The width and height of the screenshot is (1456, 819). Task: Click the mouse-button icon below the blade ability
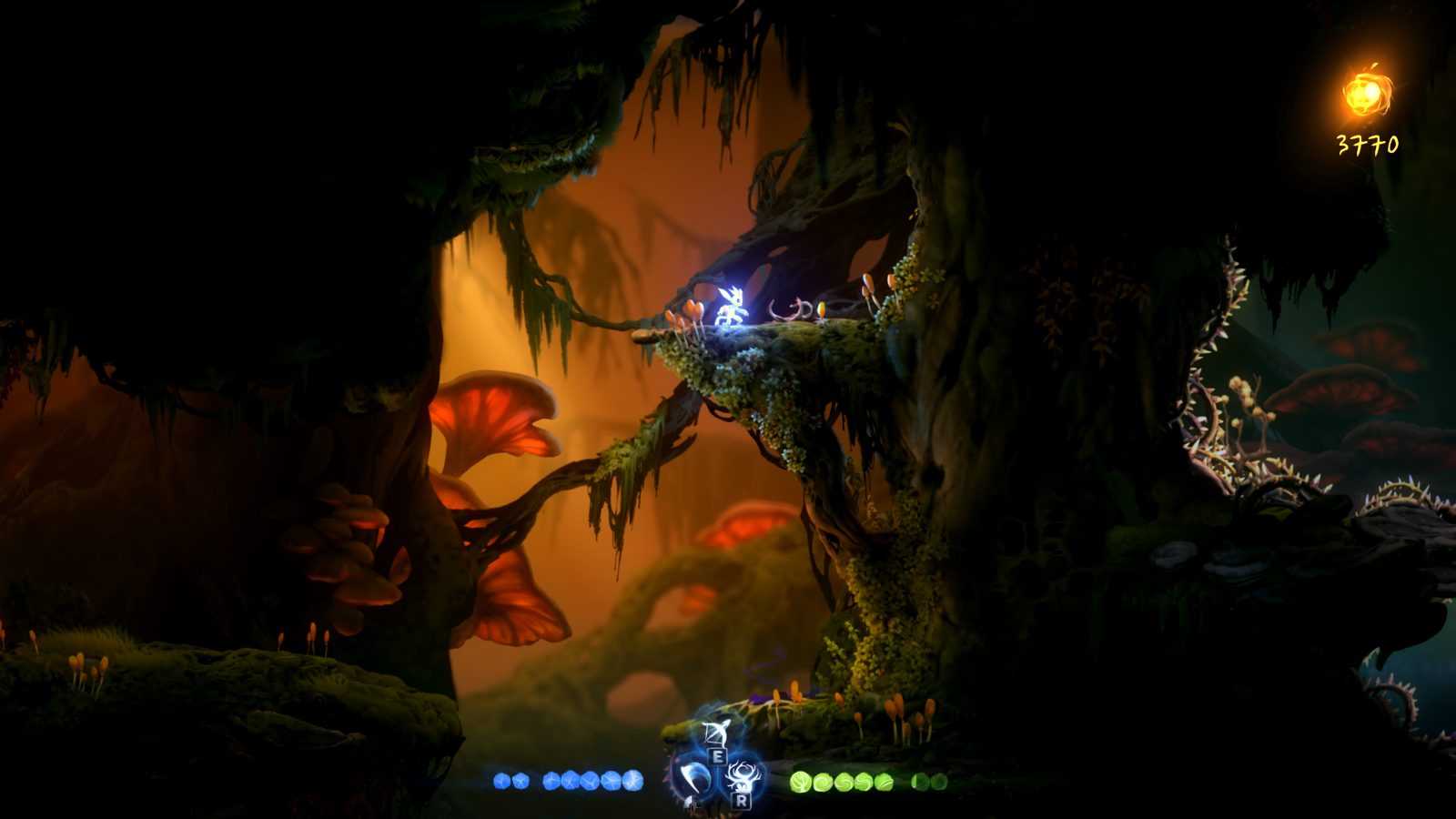(692, 804)
